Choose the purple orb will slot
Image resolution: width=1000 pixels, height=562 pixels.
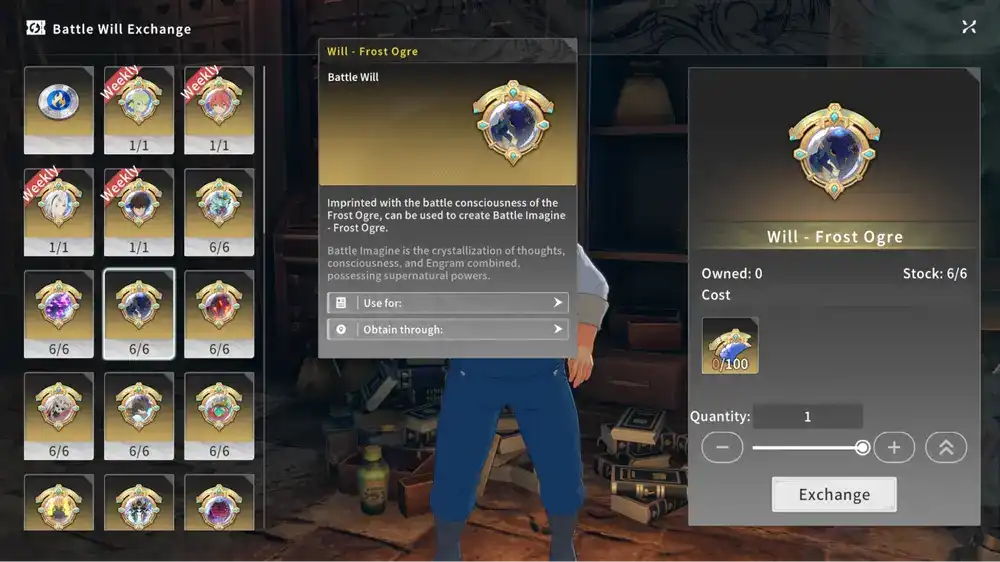tap(59, 313)
